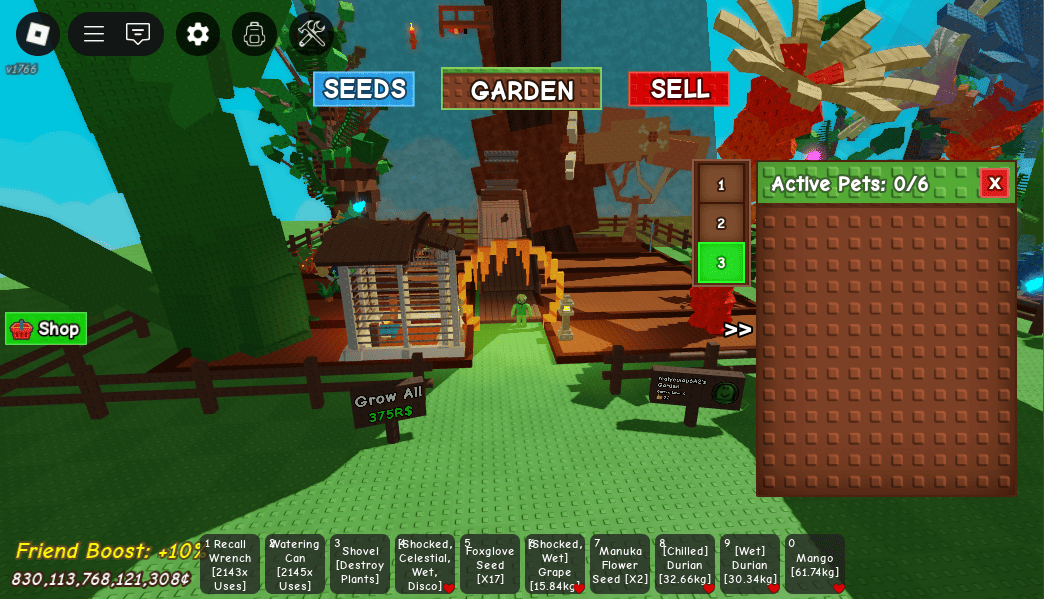The height and width of the screenshot is (599, 1044).
Task: Switch to pet loadout 2
Action: click(721, 223)
